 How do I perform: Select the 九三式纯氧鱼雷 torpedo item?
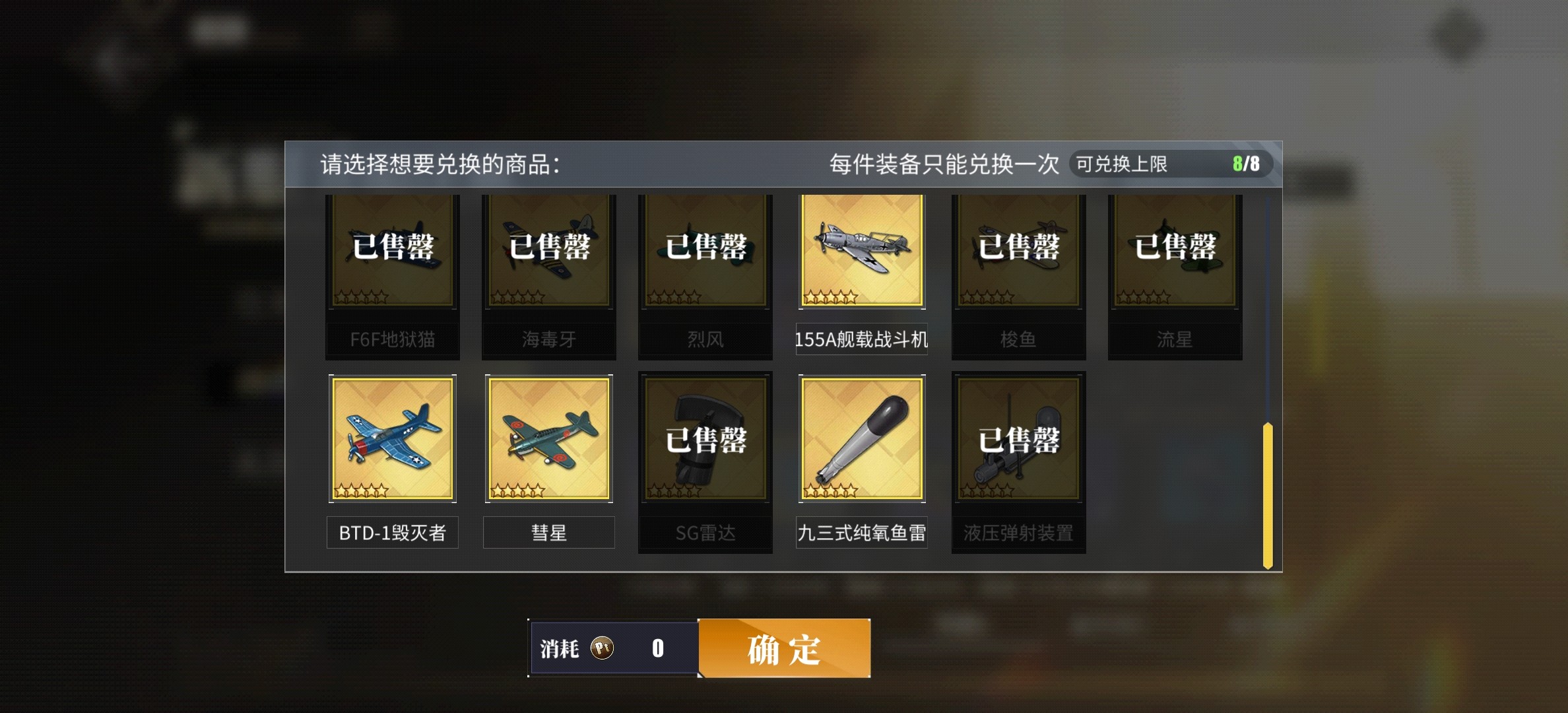(862, 439)
